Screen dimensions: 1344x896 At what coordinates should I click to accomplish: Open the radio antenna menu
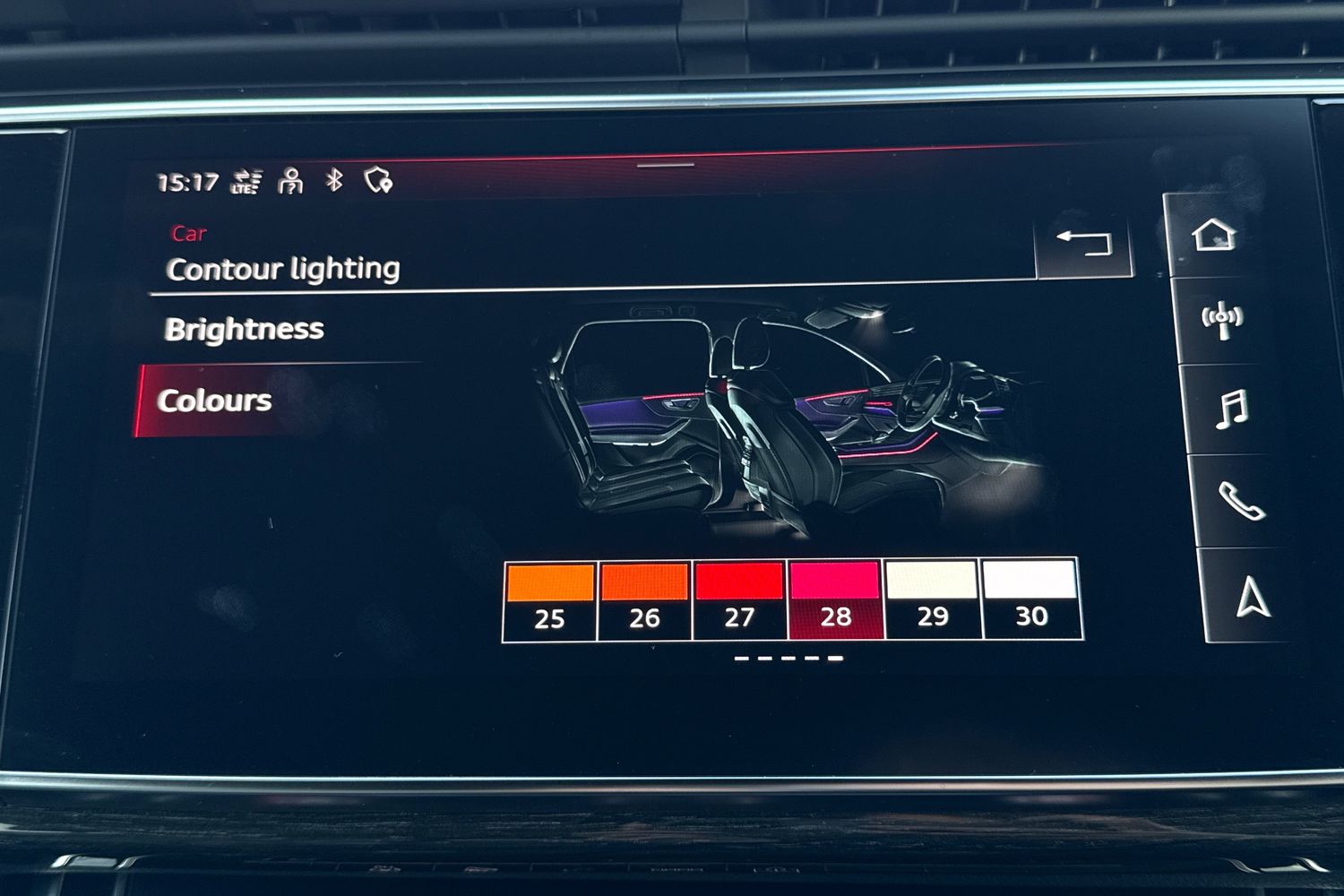(1222, 320)
